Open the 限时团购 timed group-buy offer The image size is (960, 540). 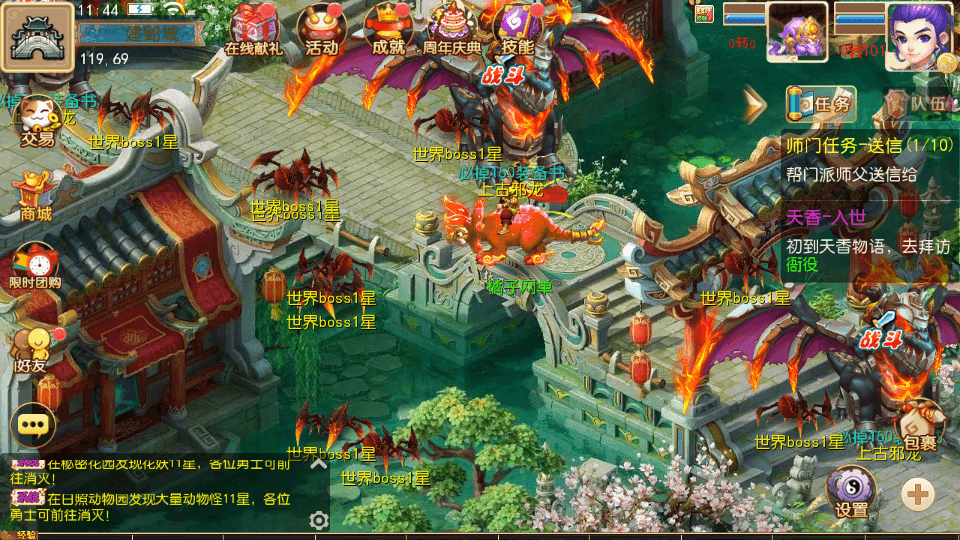click(x=36, y=268)
